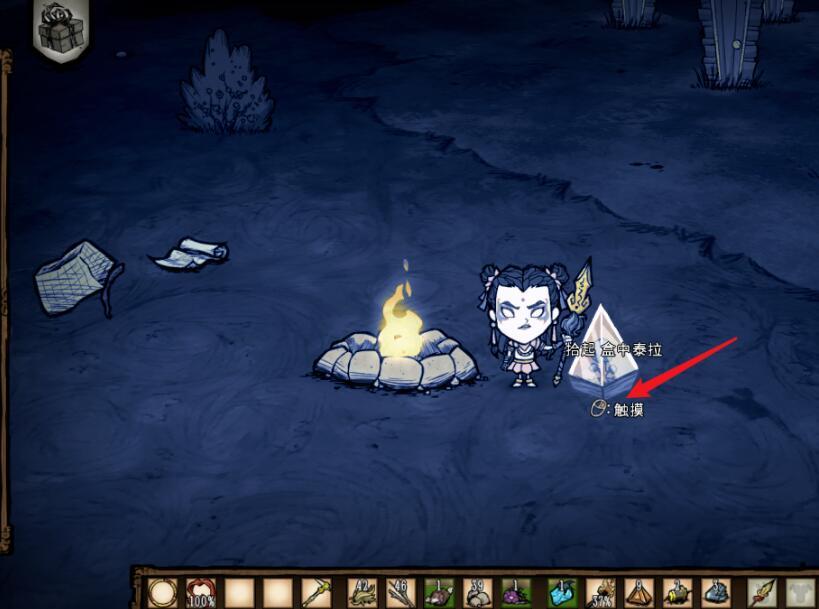Select the torch slot showing 37%
The width and height of the screenshot is (819, 609).
coord(601,592)
